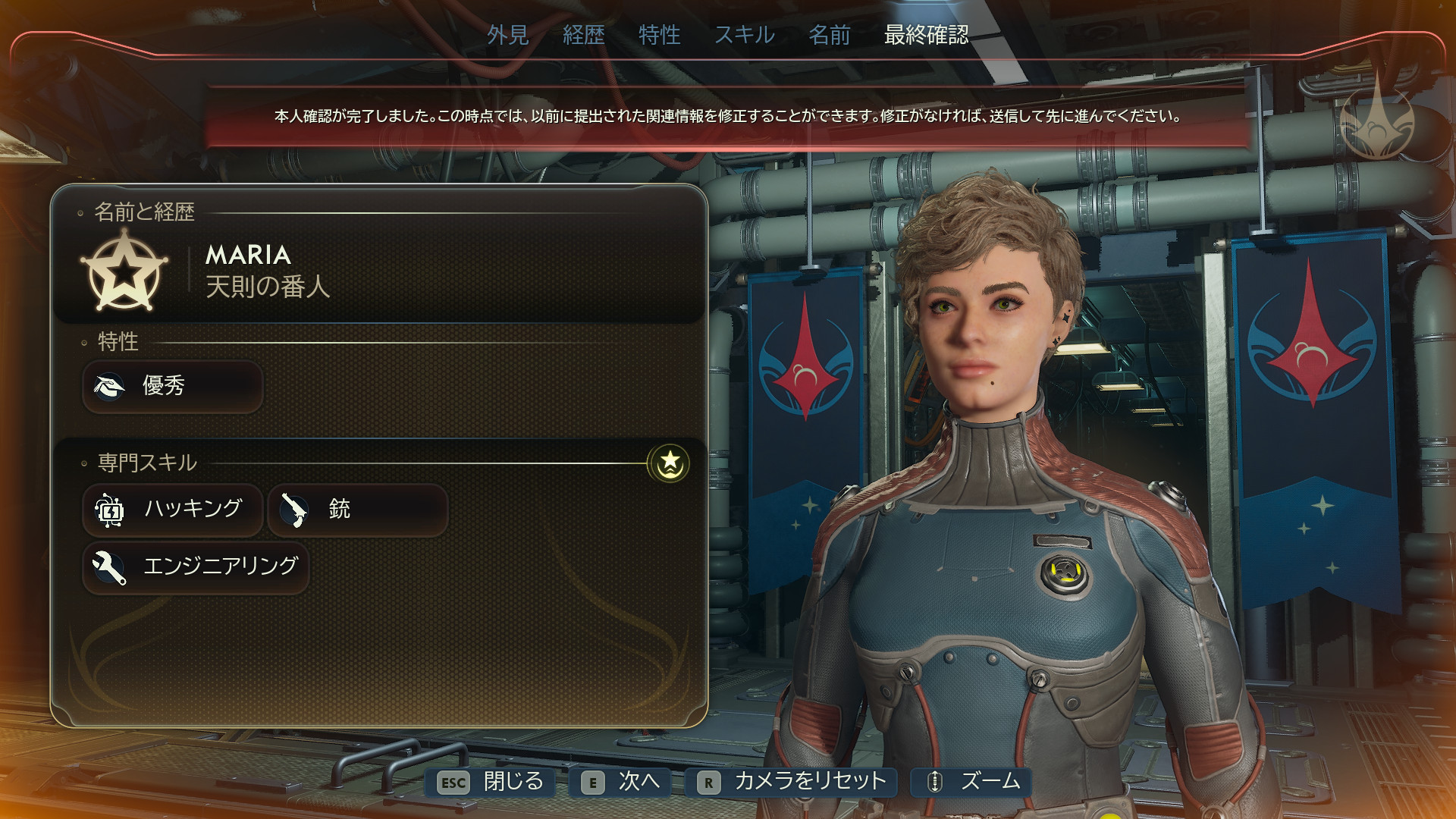Click カメラをリセット to reset camera
Screen dimensions: 1456x819
click(792, 782)
